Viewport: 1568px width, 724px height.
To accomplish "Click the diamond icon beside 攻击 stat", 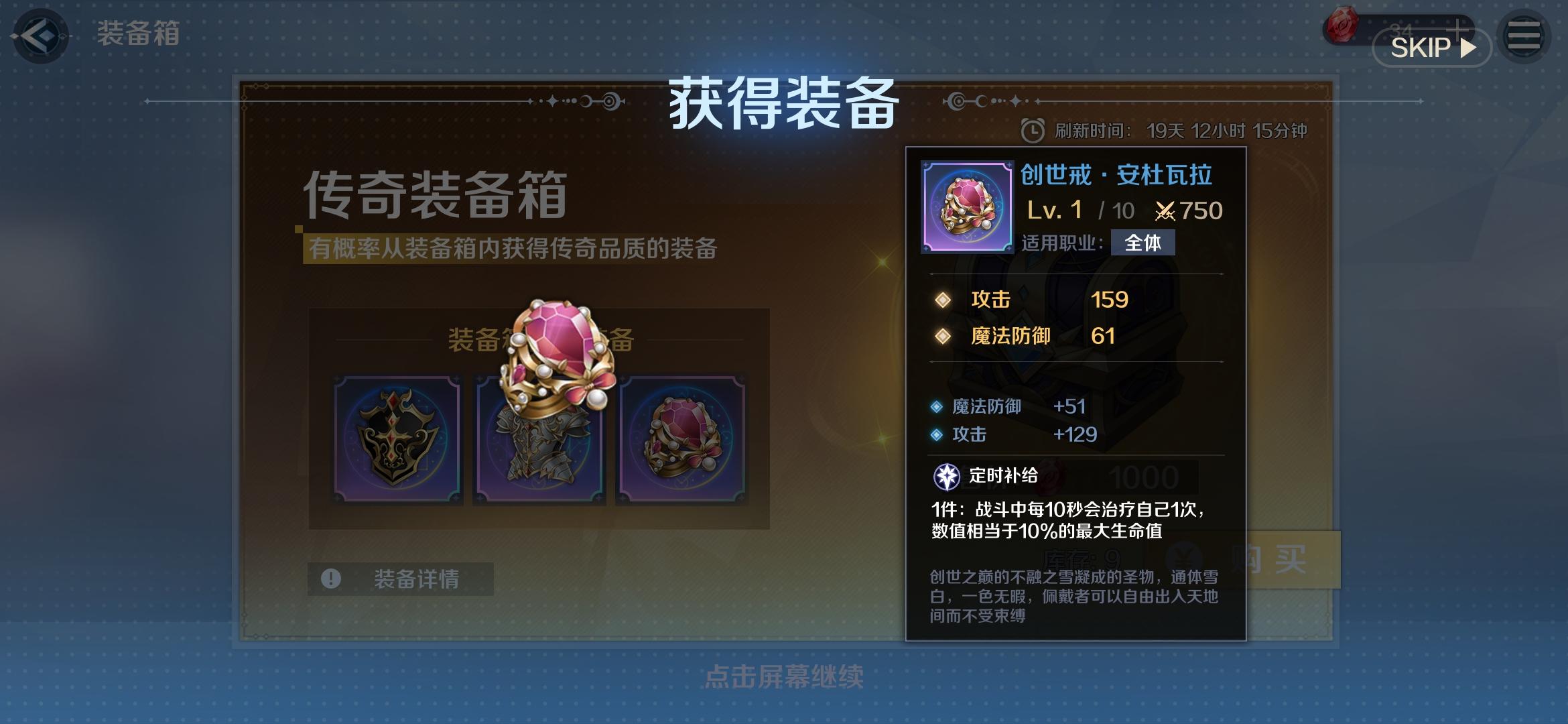I will pos(943,300).
